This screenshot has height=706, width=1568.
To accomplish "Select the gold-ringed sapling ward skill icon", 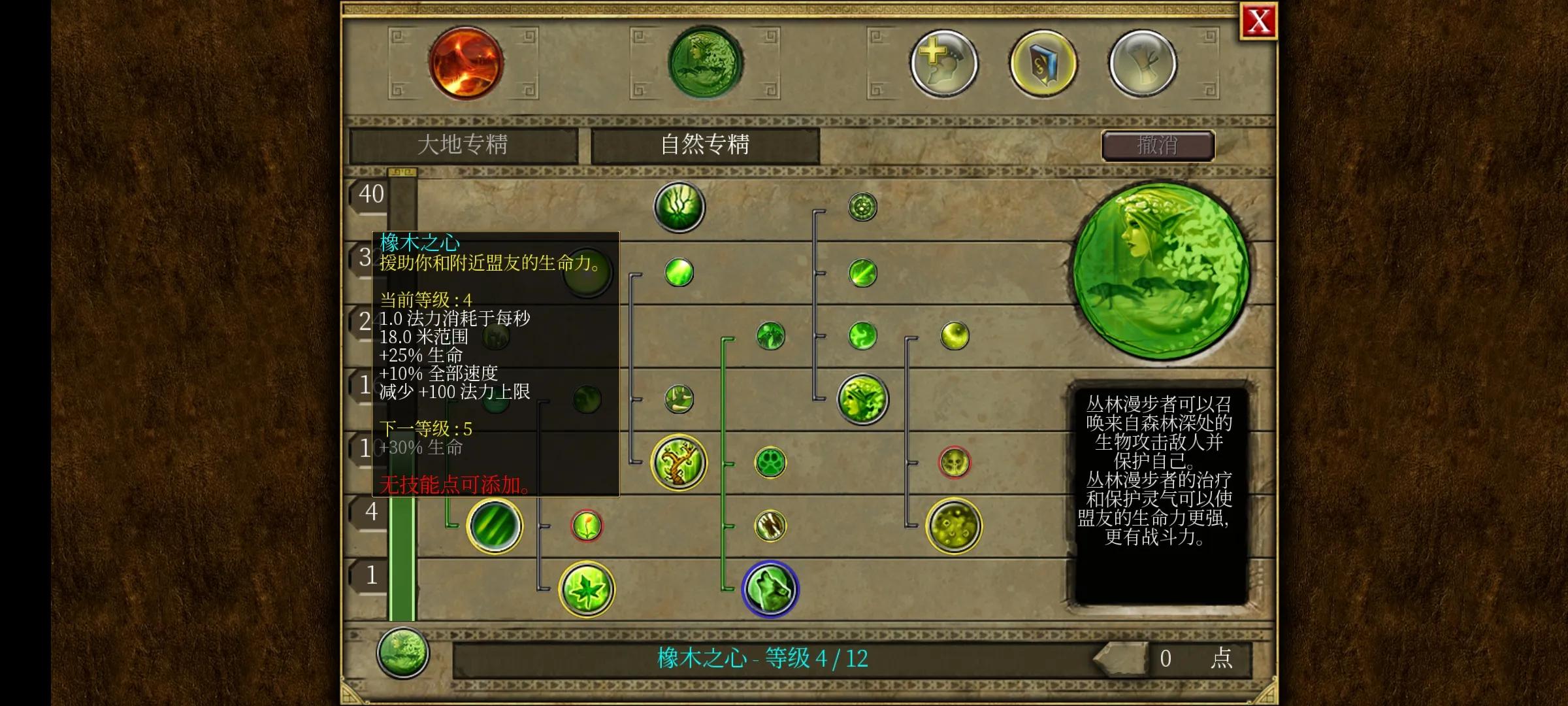I will coord(677,462).
